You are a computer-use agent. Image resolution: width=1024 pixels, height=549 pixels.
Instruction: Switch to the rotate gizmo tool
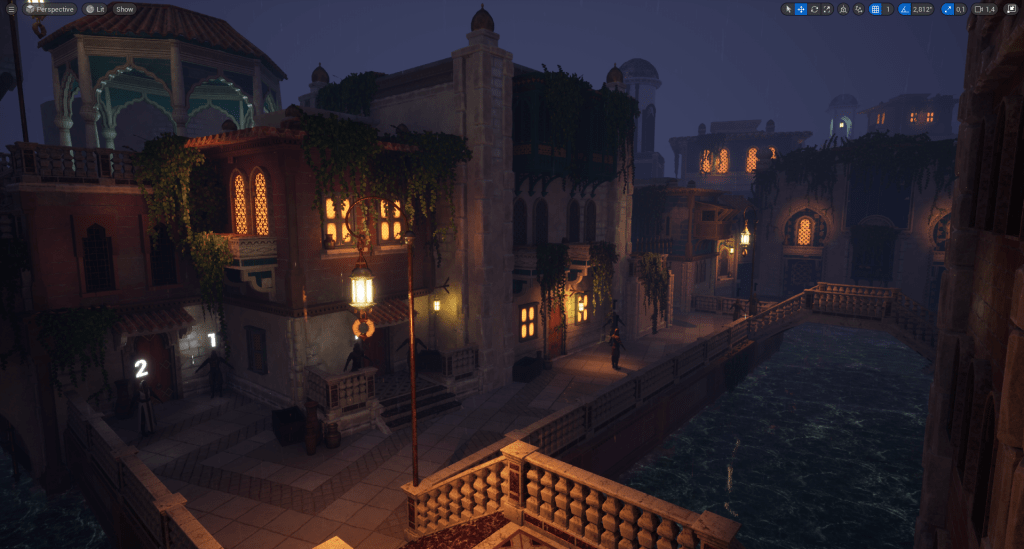point(814,9)
